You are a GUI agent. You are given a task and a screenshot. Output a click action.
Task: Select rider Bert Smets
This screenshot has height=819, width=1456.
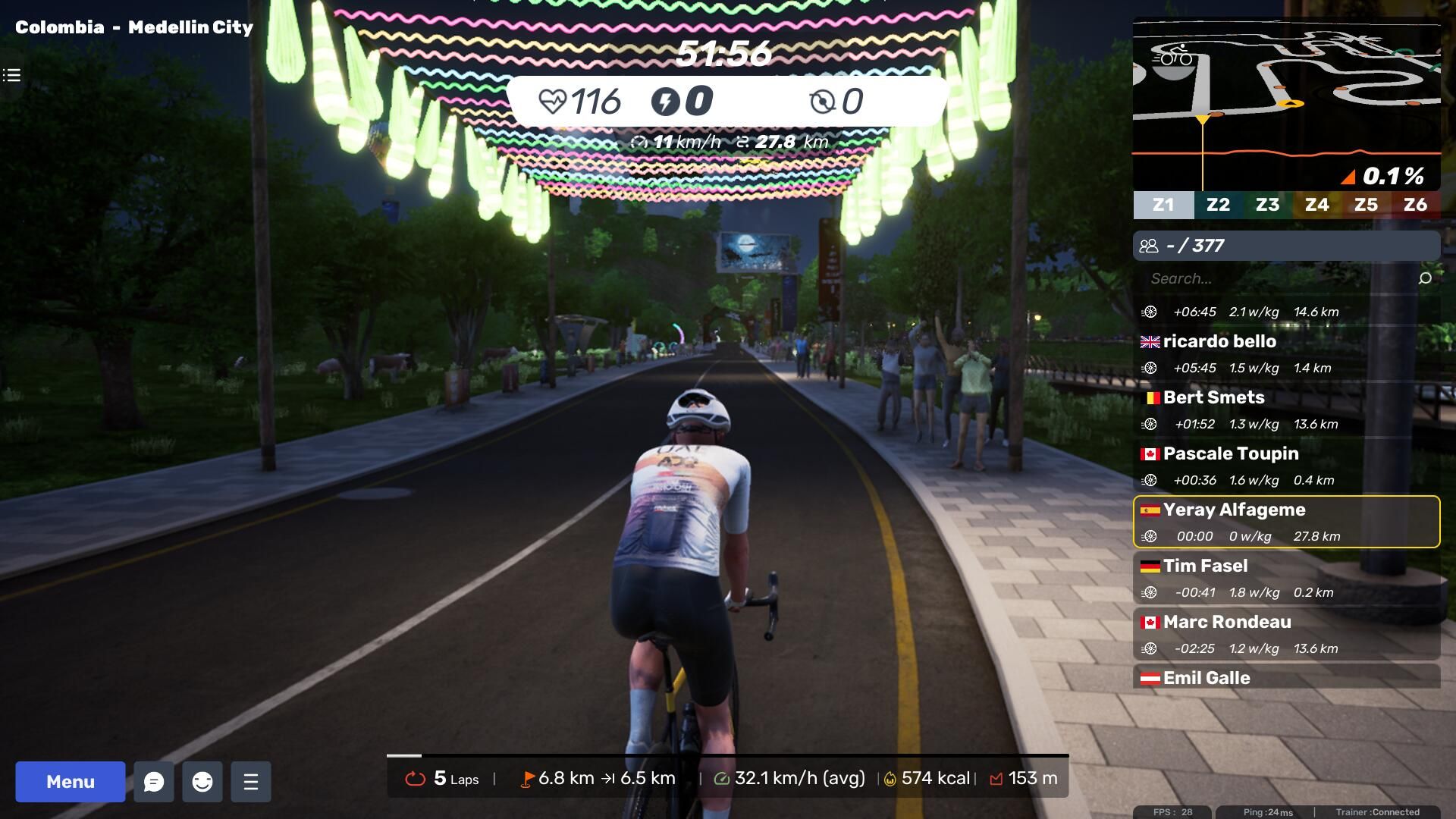click(x=1286, y=409)
